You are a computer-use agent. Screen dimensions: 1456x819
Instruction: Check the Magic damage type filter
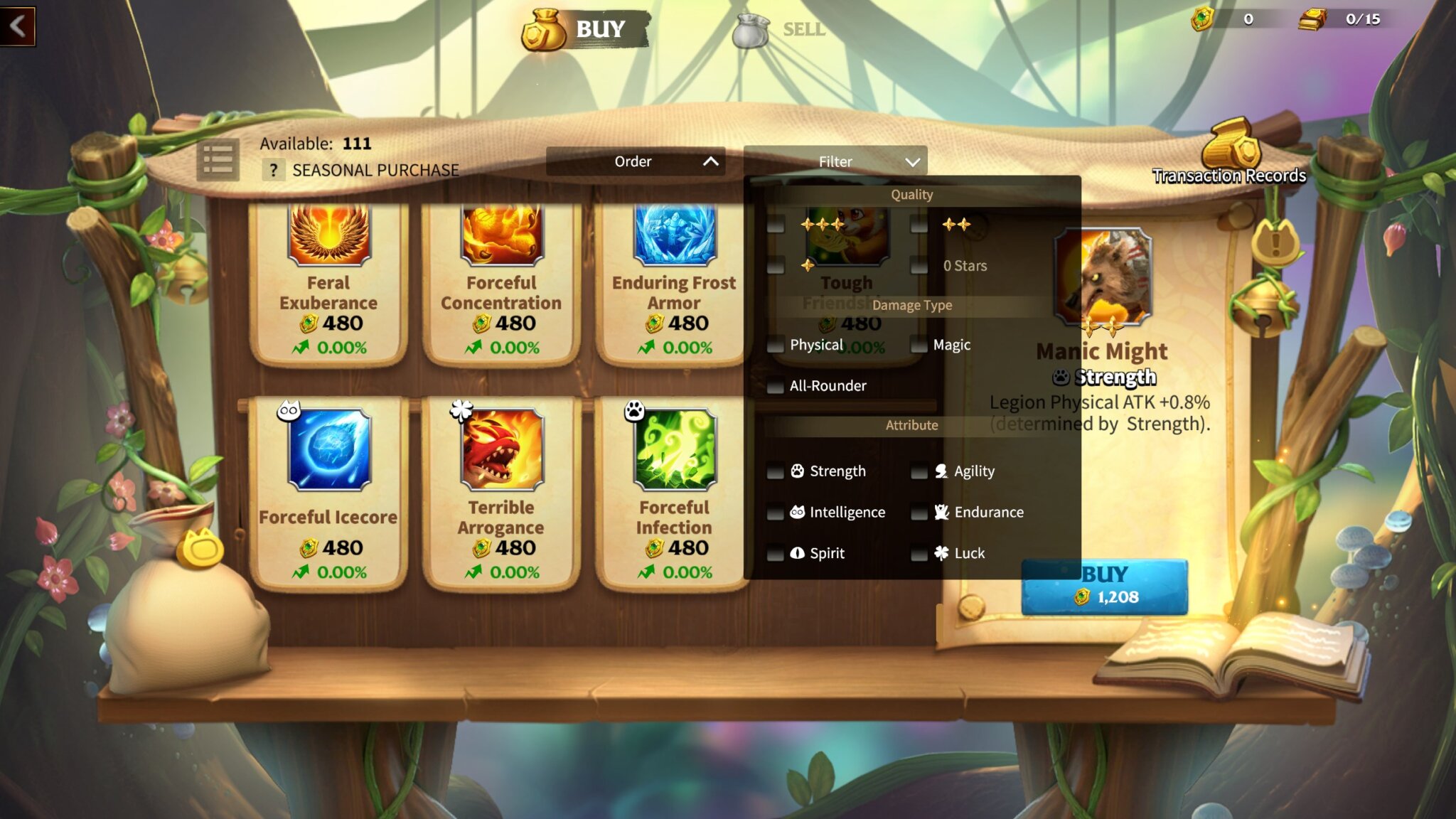click(919, 344)
